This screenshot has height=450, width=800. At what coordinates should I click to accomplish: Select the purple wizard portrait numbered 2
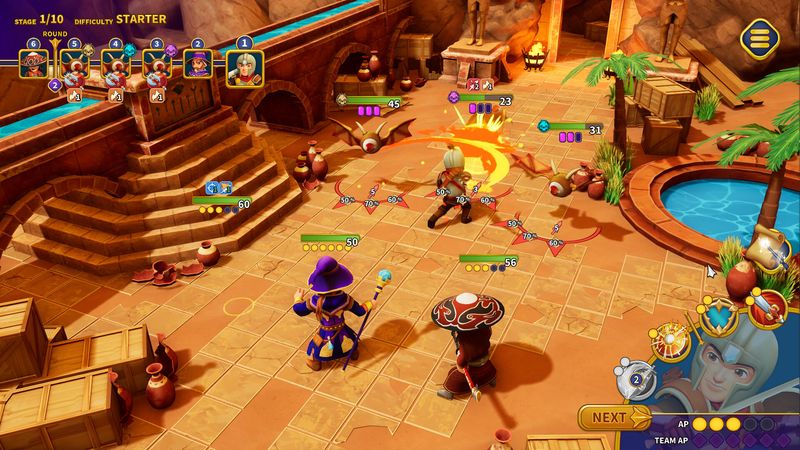pos(197,68)
